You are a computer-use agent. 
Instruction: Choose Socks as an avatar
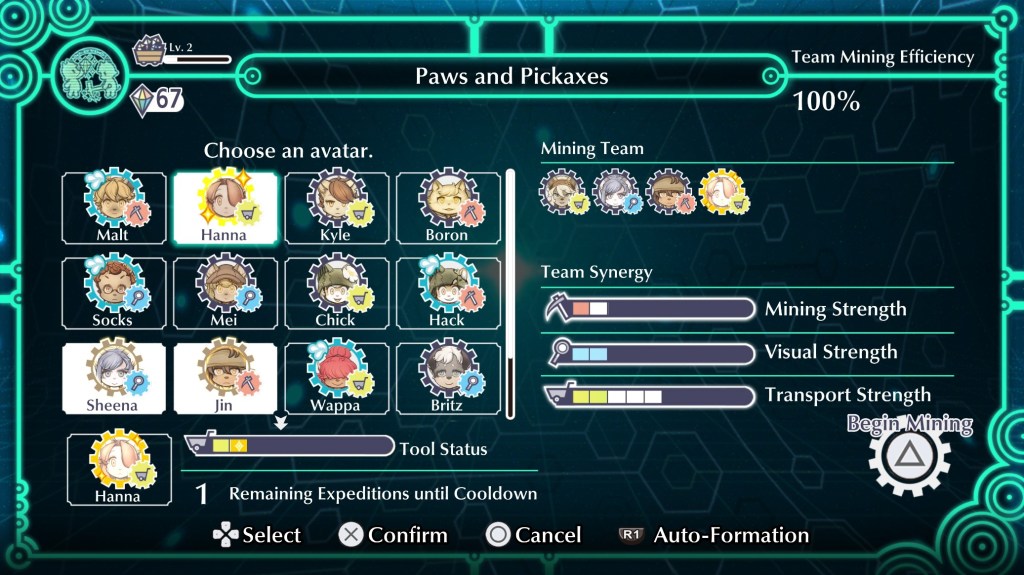tap(113, 293)
